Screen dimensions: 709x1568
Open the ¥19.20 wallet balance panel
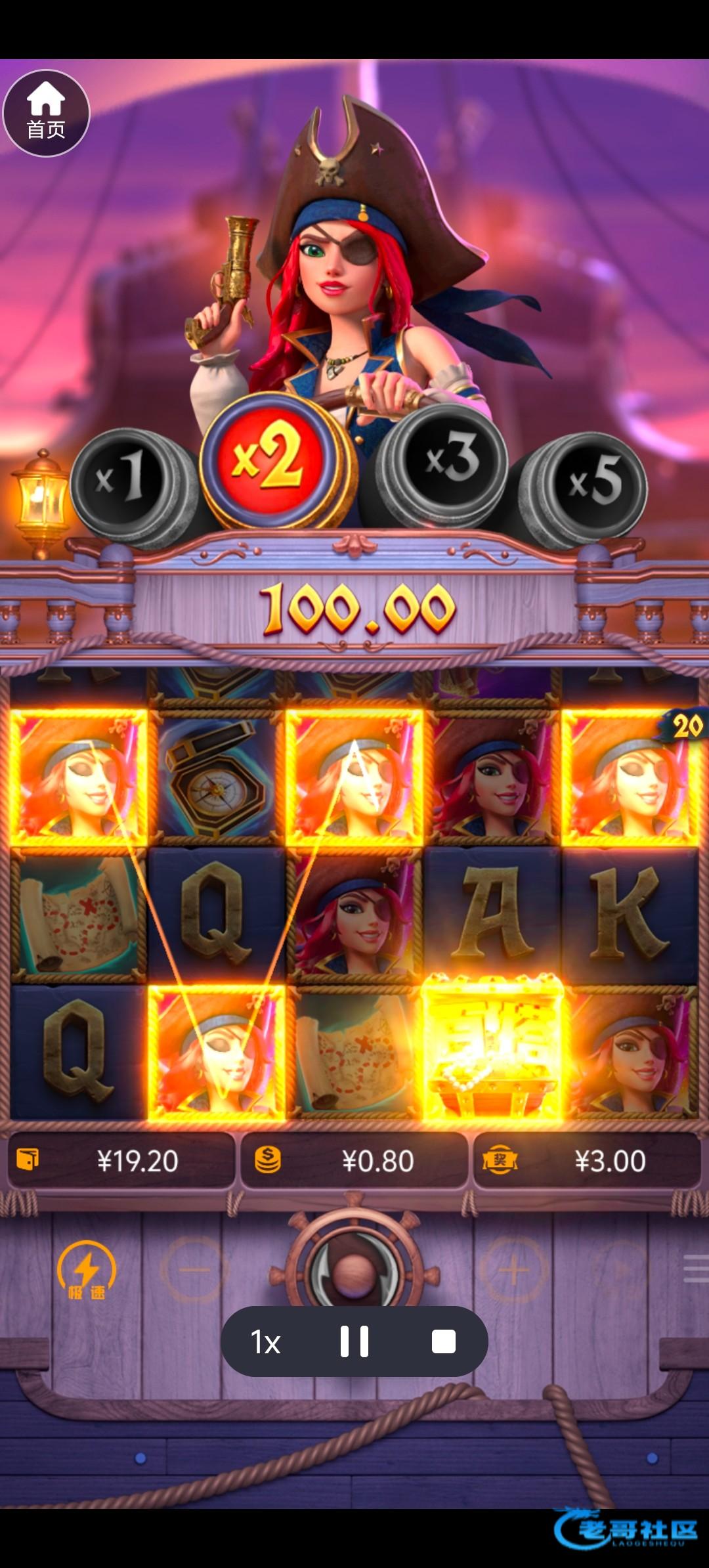tap(121, 1161)
